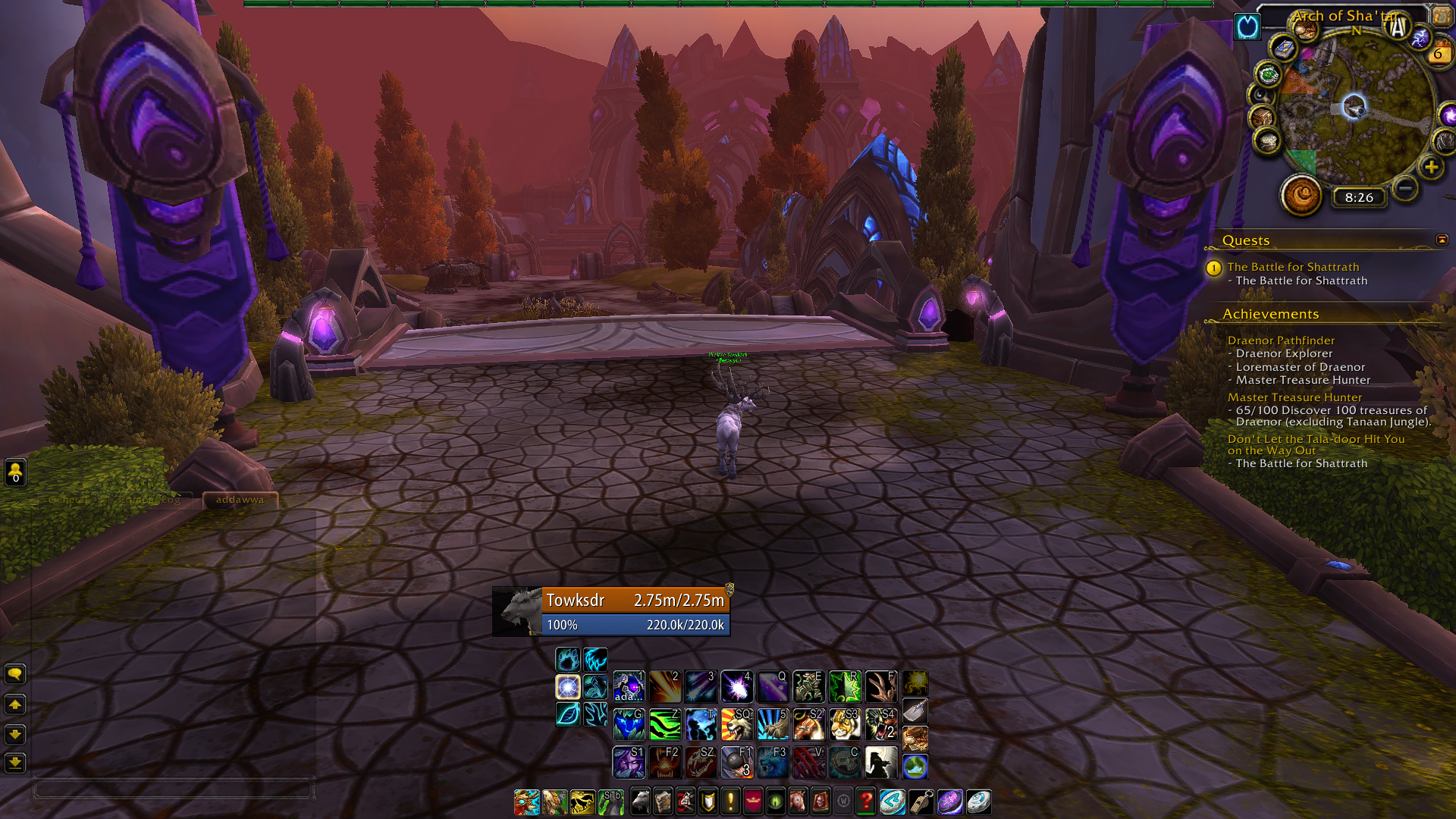Activate the tiger face ability labeled S3
The image size is (1456, 819).
845,725
